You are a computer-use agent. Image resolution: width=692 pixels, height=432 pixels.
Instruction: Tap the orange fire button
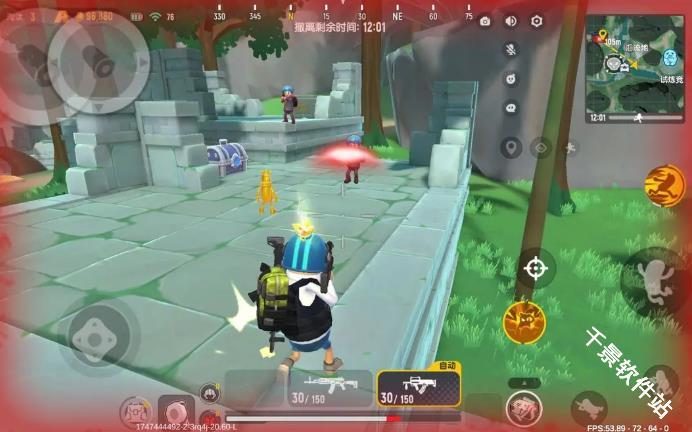pyautogui.click(x=522, y=322)
